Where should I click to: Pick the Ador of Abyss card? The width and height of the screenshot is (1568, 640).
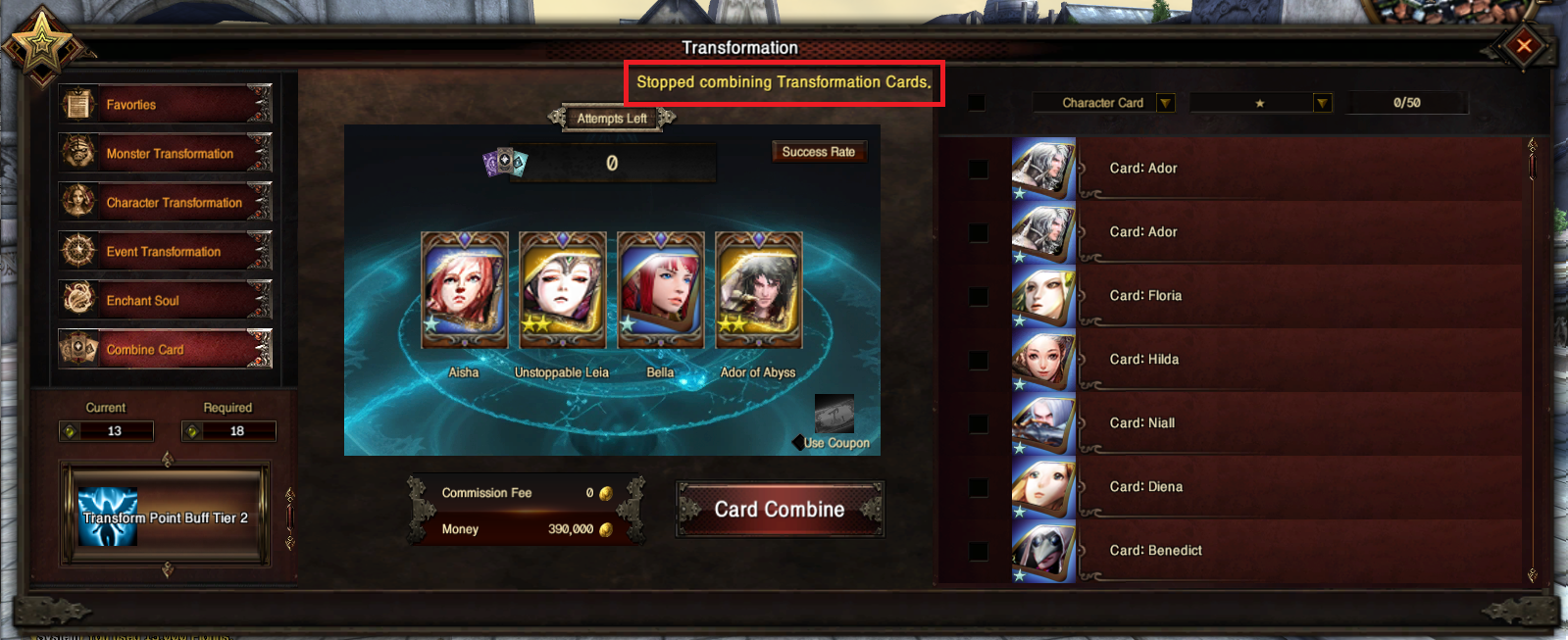758,290
